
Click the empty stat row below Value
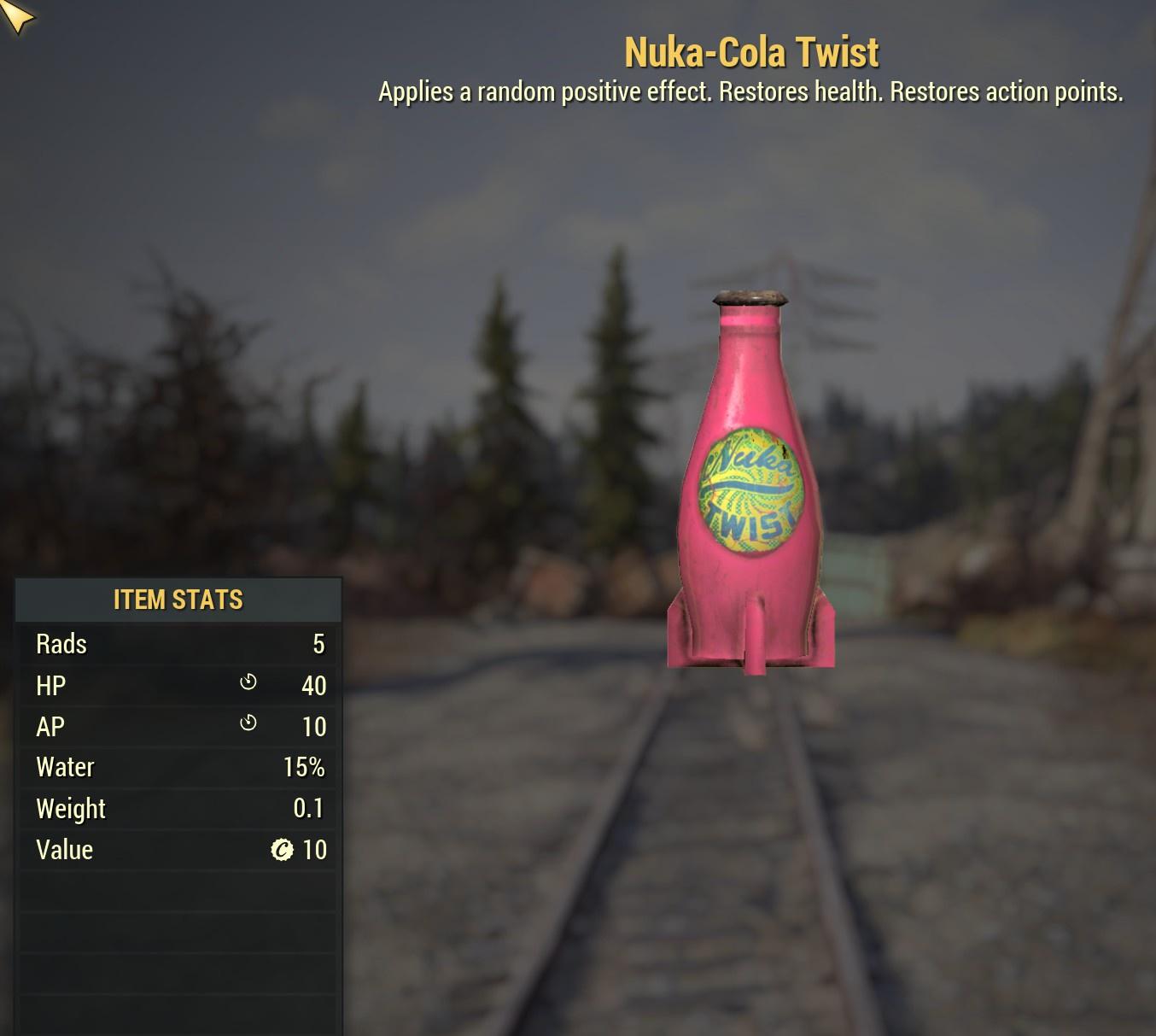178,891
